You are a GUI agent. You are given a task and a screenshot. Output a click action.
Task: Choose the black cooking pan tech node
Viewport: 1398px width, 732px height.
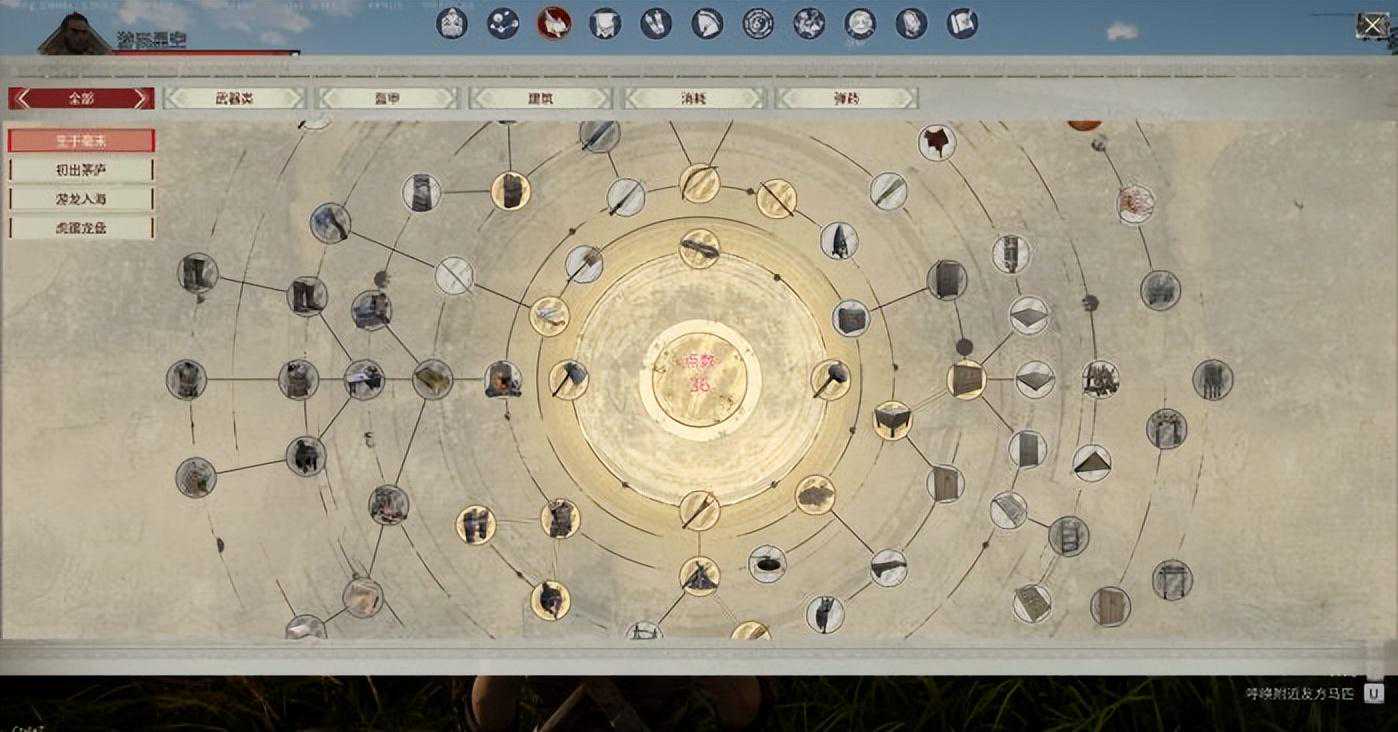point(767,563)
